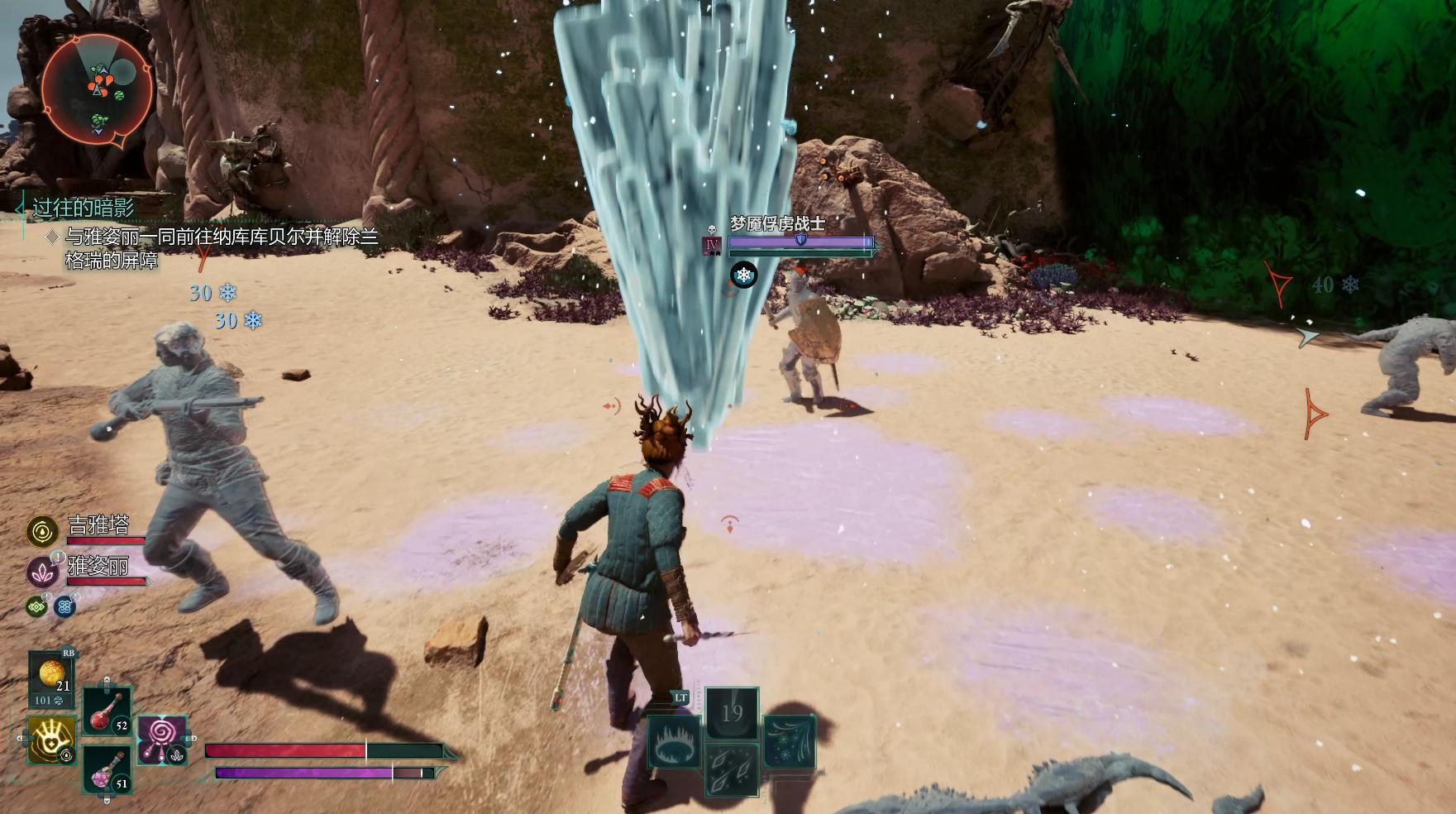Cast the ring of fire spell
The height and width of the screenshot is (814, 1456).
click(675, 742)
